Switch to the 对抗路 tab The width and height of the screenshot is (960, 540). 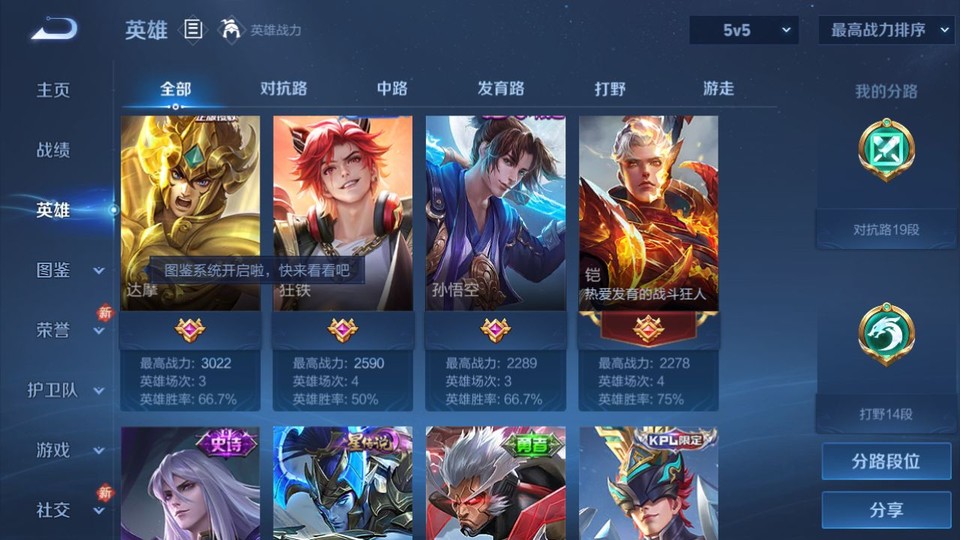point(283,88)
